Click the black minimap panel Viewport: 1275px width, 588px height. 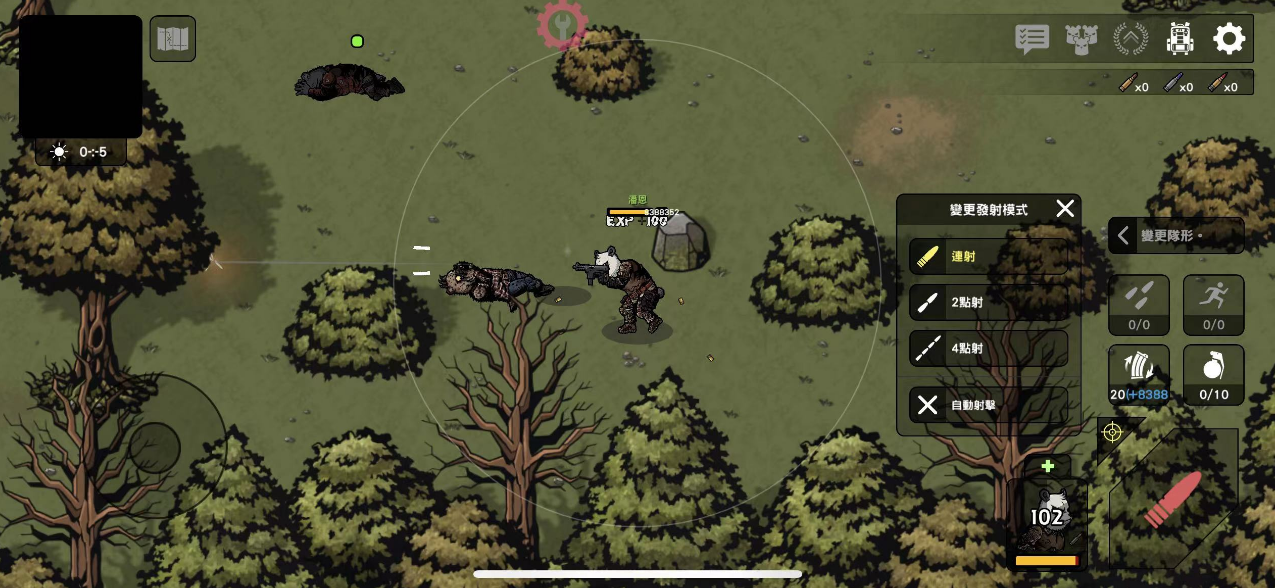[x=80, y=76]
